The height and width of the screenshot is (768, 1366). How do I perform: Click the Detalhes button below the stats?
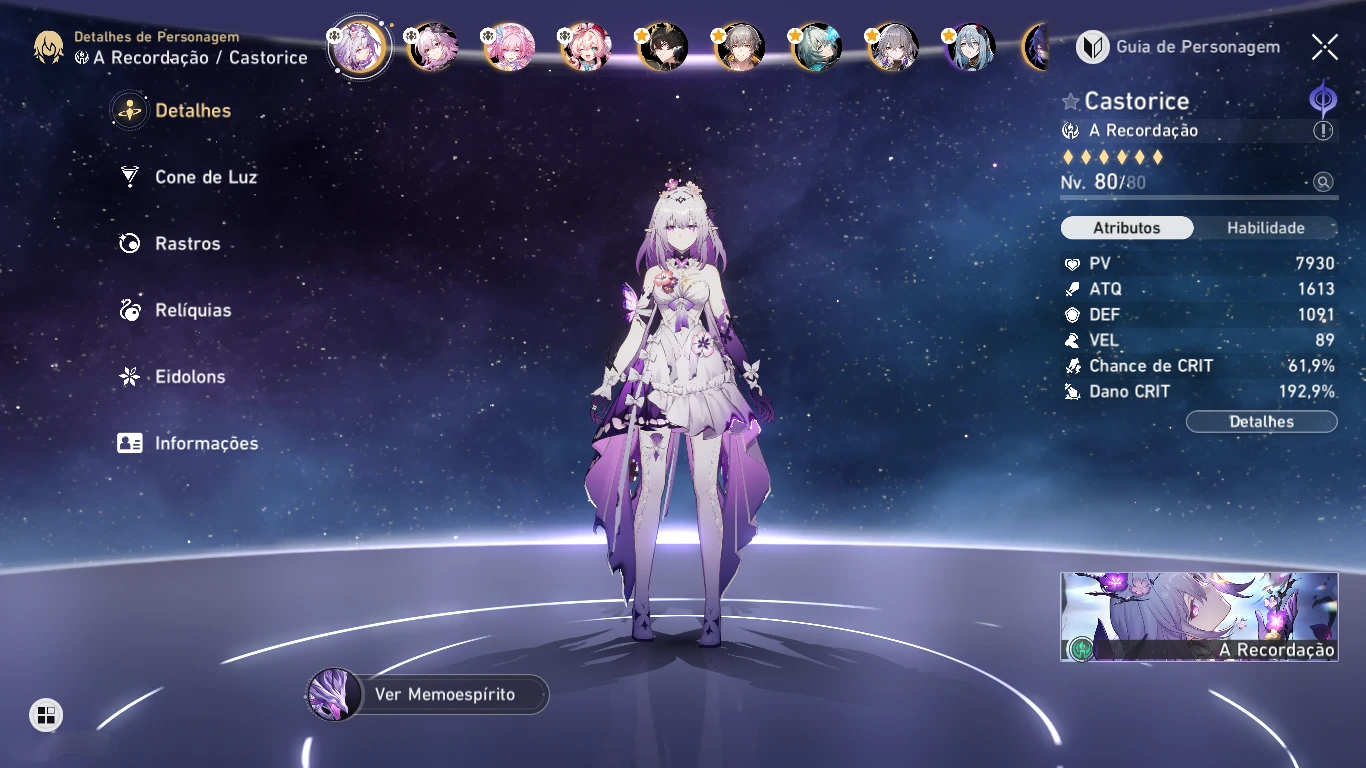click(1261, 422)
